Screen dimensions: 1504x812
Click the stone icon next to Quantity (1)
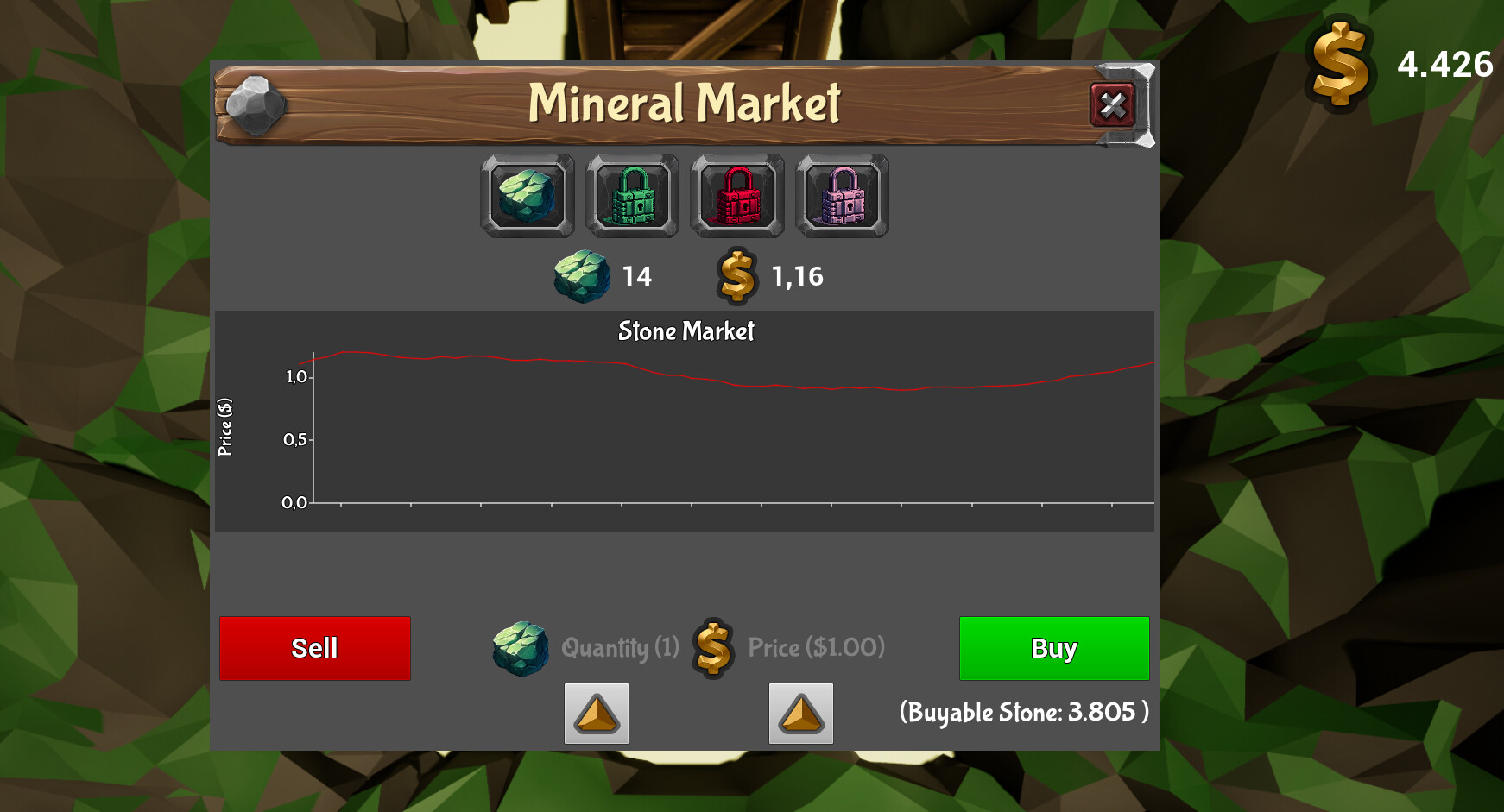point(520,648)
